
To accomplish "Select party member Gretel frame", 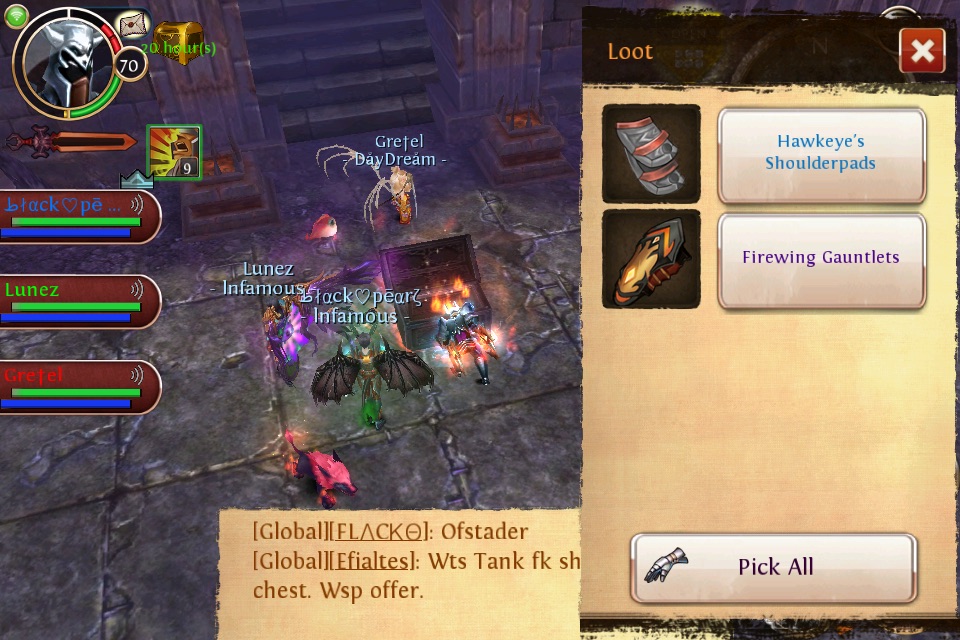I will point(78,386).
